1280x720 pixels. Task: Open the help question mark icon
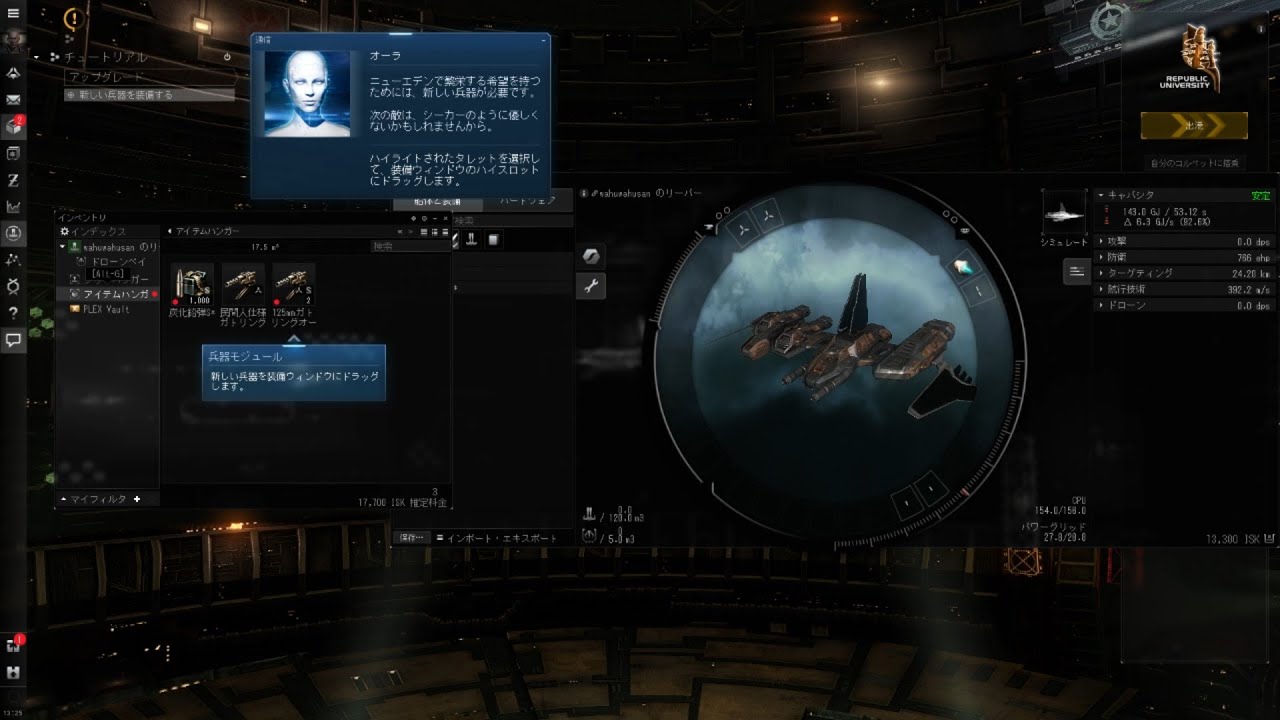tap(14, 313)
